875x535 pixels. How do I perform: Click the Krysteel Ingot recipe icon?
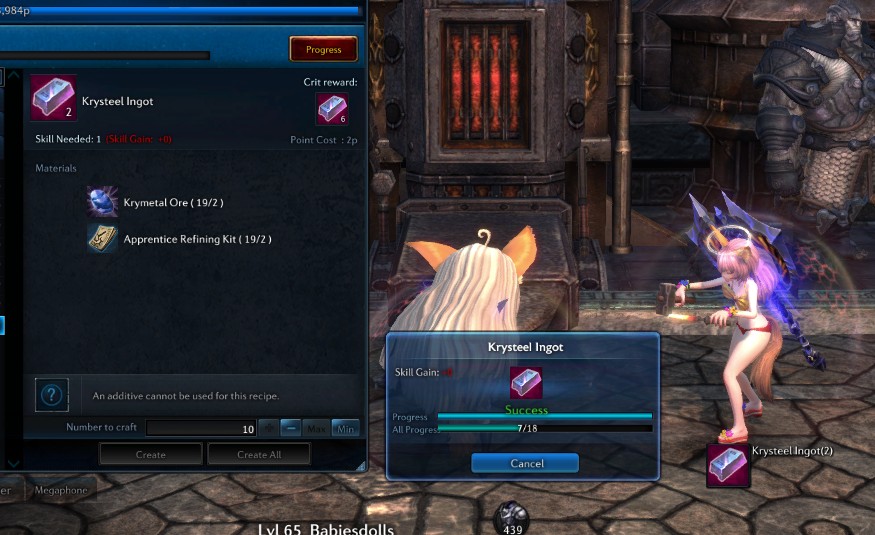(x=52, y=97)
